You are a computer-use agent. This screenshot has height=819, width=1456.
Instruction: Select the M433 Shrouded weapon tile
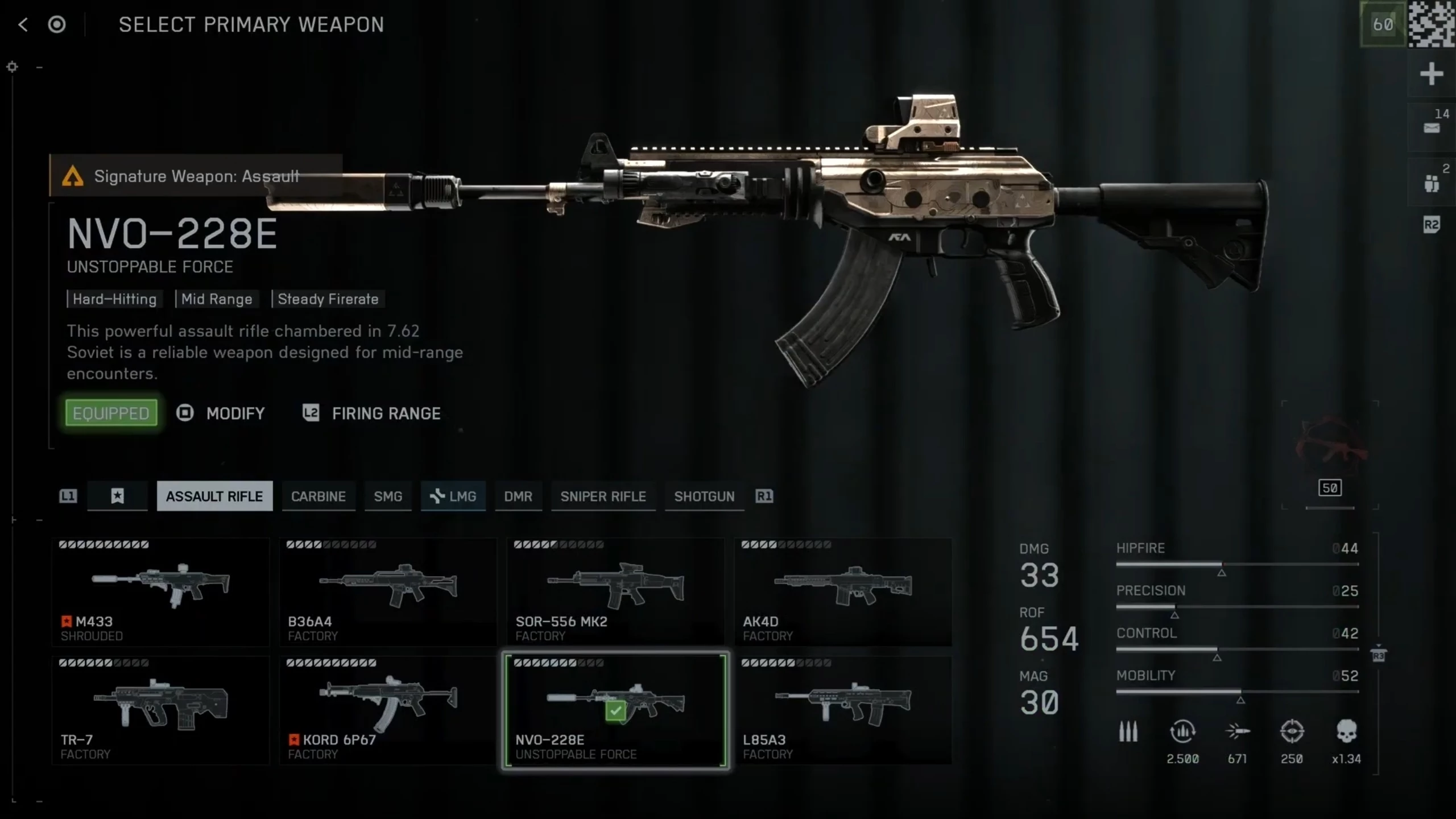[160, 591]
